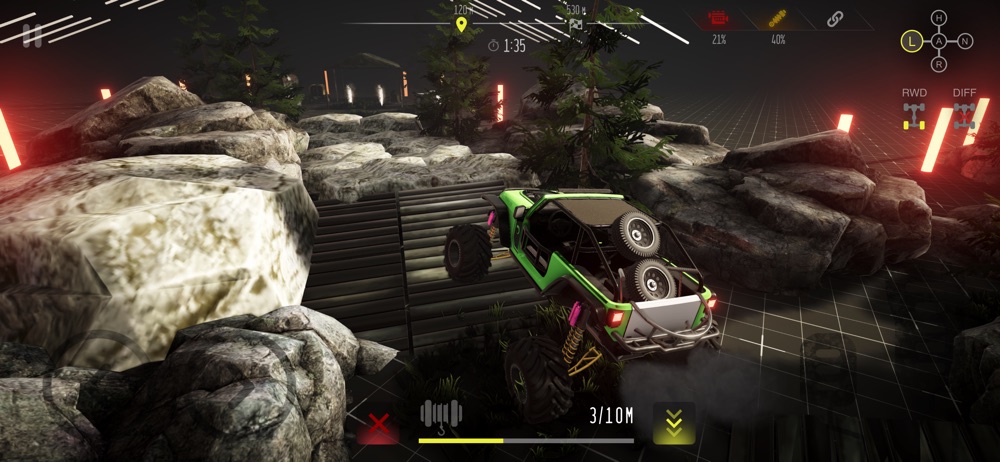Viewport: 1000px width, 462px height.
Task: Cancel the winch with the red X
Action: pyautogui.click(x=378, y=424)
